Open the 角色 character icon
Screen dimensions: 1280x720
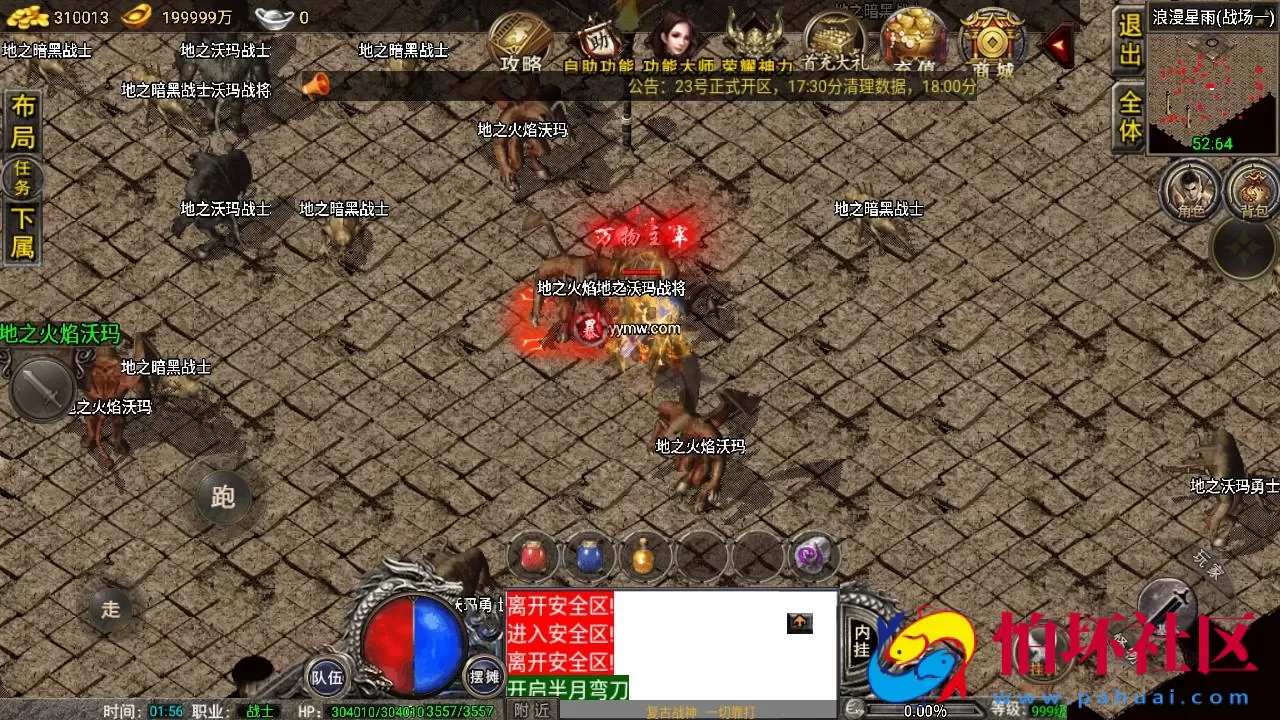(x=1190, y=190)
